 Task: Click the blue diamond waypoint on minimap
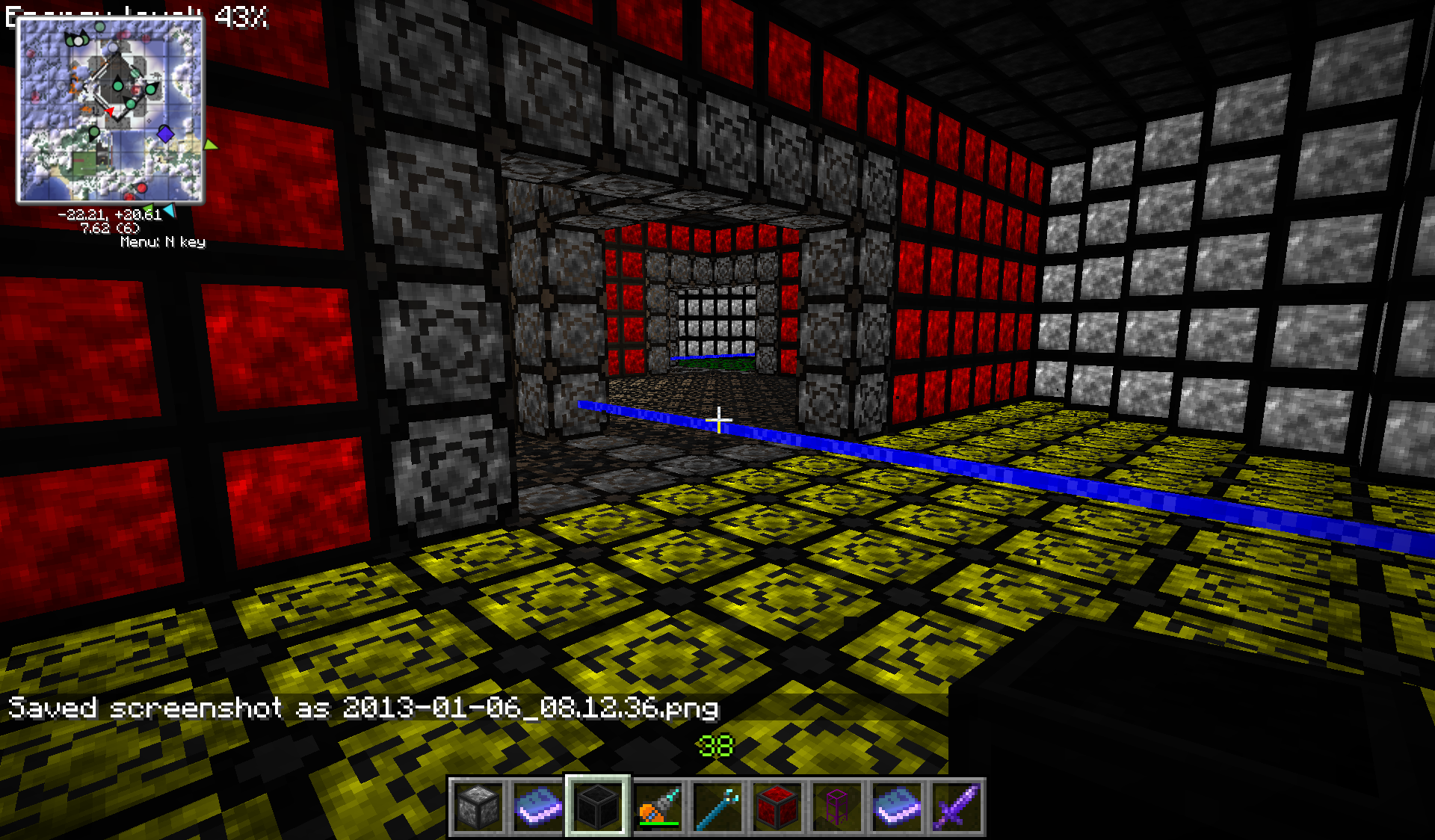tap(165, 134)
